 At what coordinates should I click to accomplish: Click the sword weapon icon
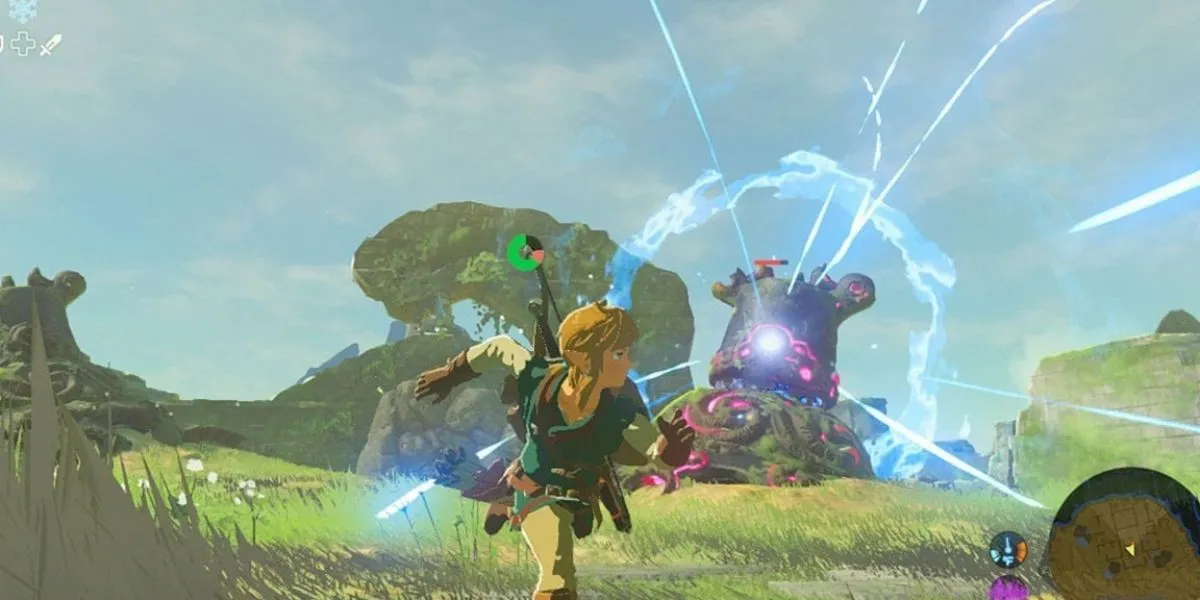[x=50, y=44]
